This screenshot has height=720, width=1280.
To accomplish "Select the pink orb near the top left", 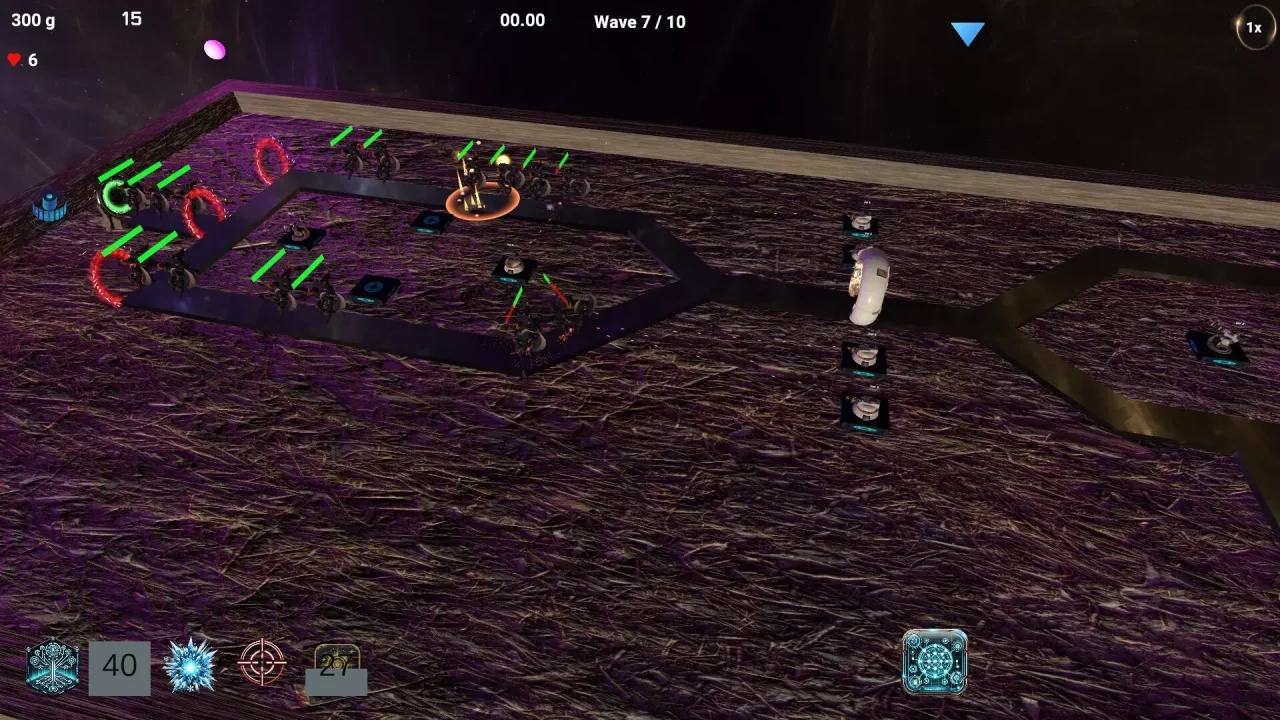I will 214,49.
